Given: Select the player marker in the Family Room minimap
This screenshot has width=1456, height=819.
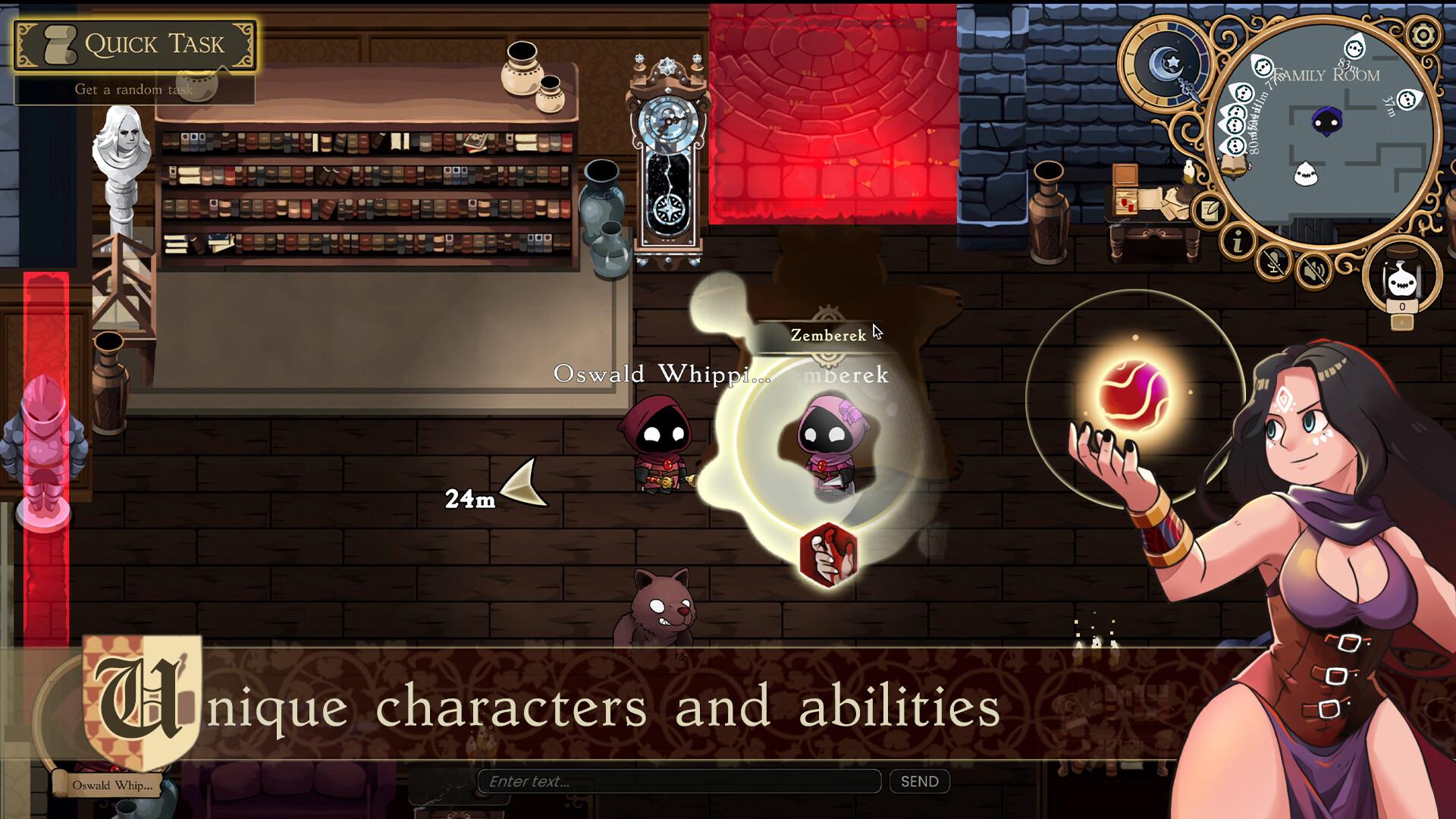Looking at the screenshot, I should [x=1326, y=121].
